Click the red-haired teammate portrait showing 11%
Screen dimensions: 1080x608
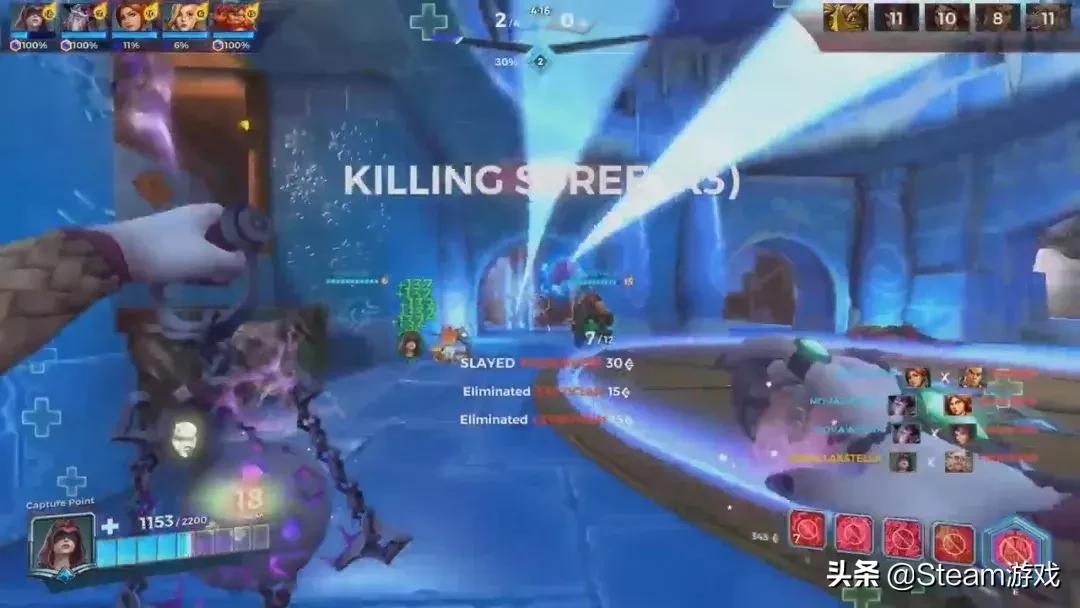coord(130,18)
